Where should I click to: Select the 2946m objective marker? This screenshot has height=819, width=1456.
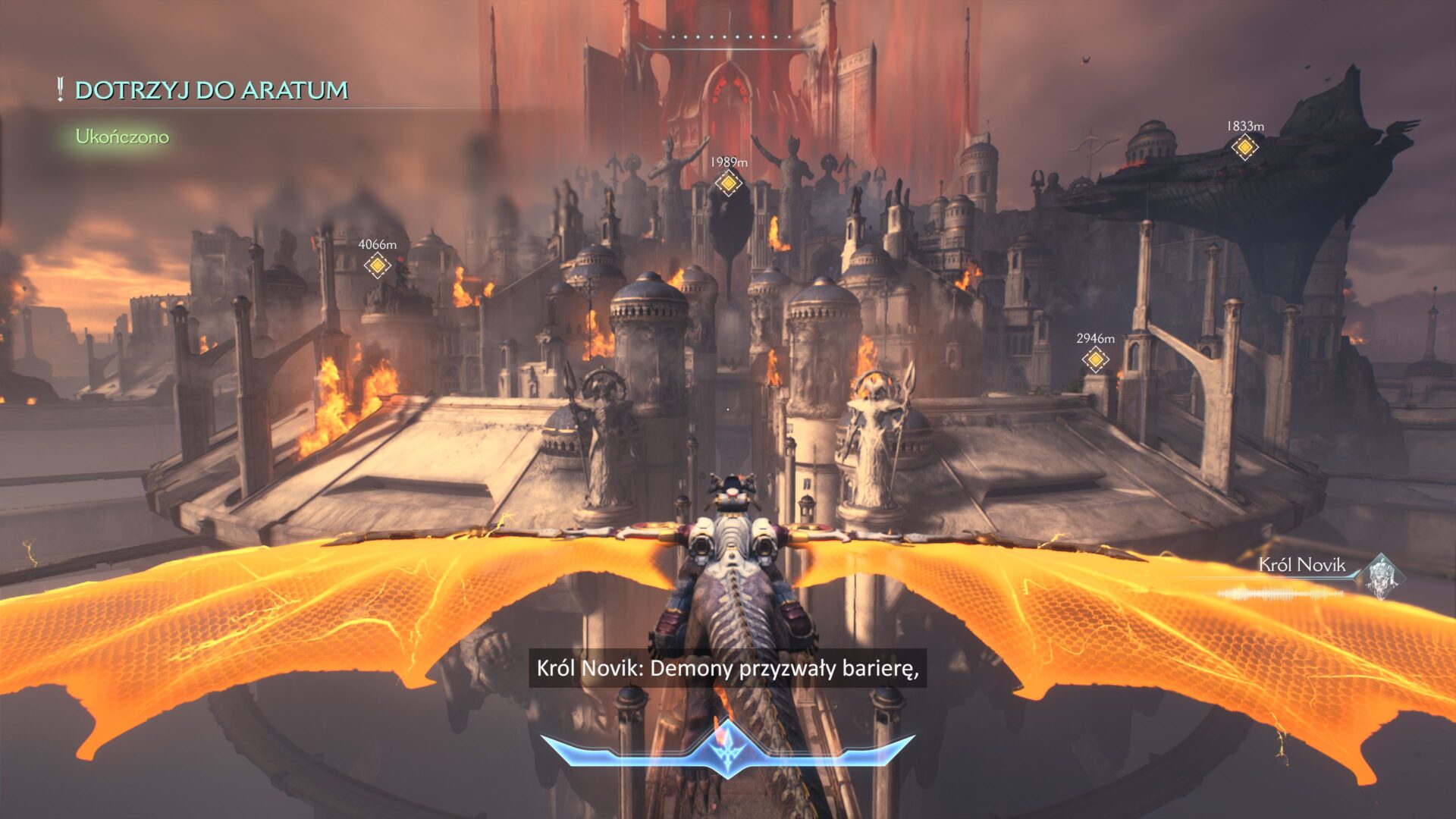tap(1095, 359)
